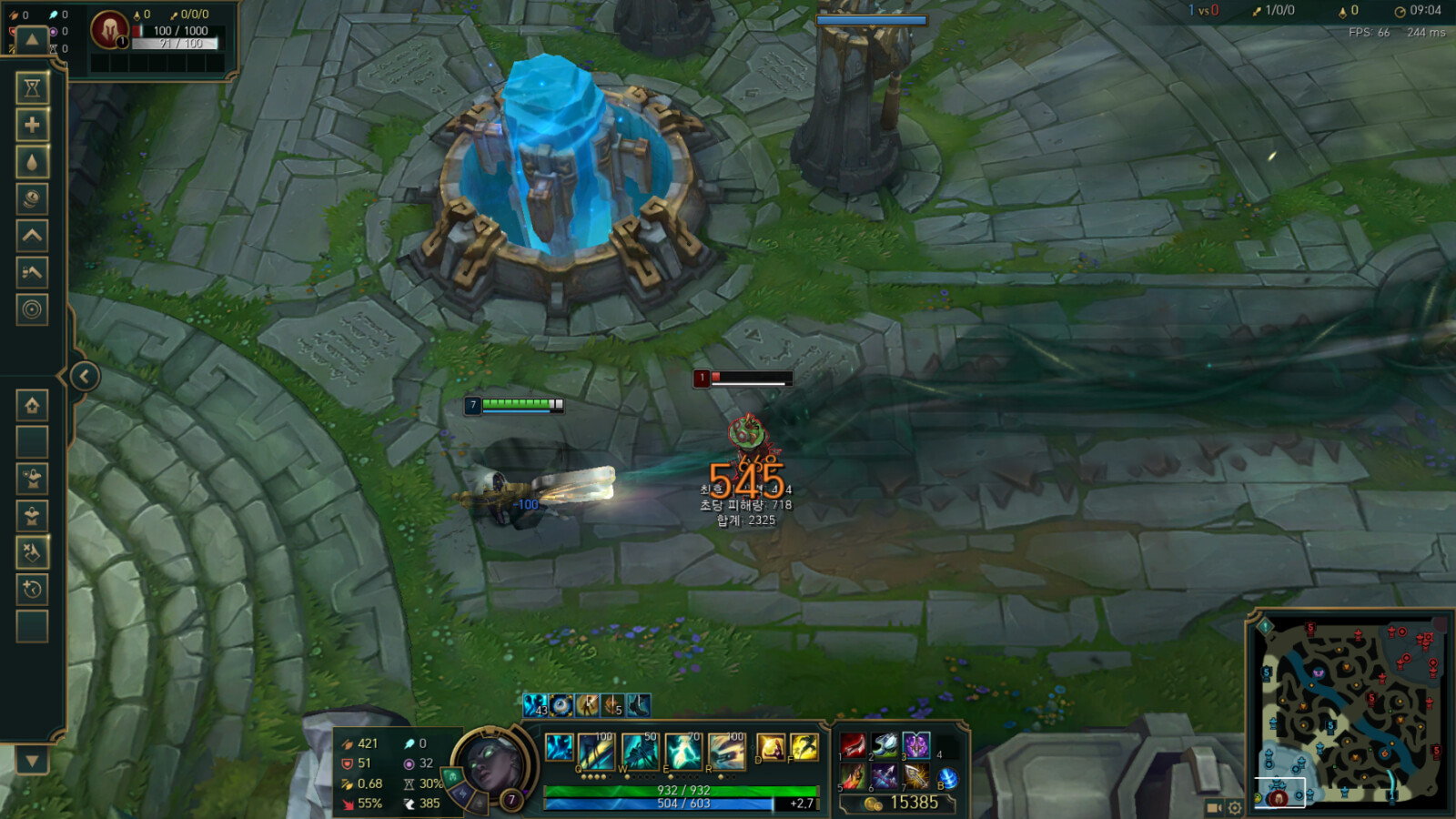Click the plus sign practice tool button
Screen dimensions: 1456x819
(x=32, y=125)
